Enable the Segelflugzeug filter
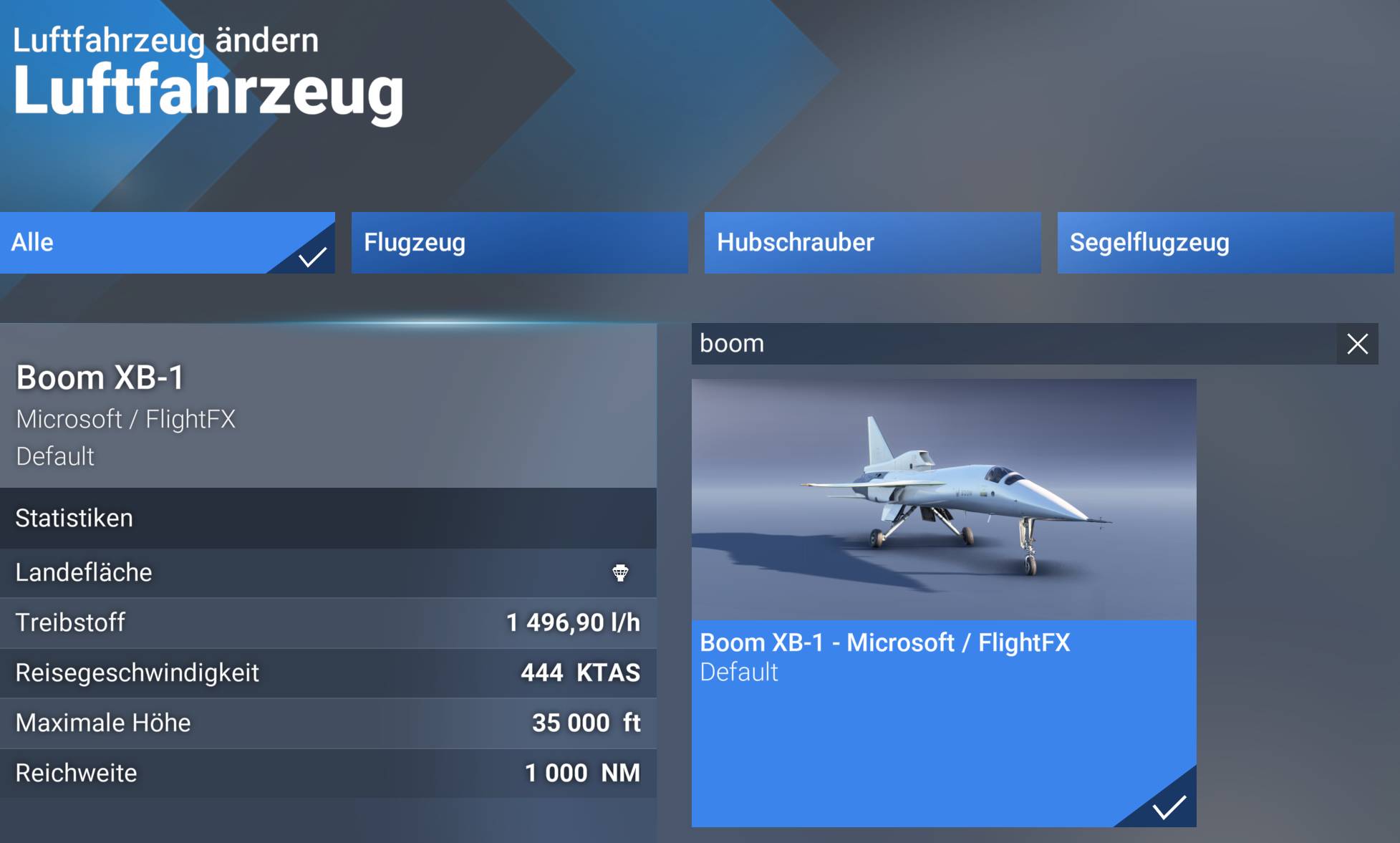The width and height of the screenshot is (1400, 843). pyautogui.click(x=1225, y=243)
